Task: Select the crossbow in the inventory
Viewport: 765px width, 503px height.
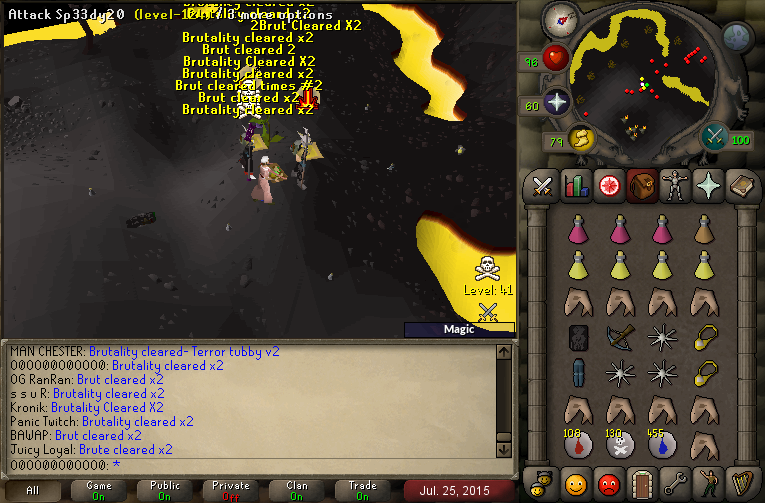Action: coord(620,337)
